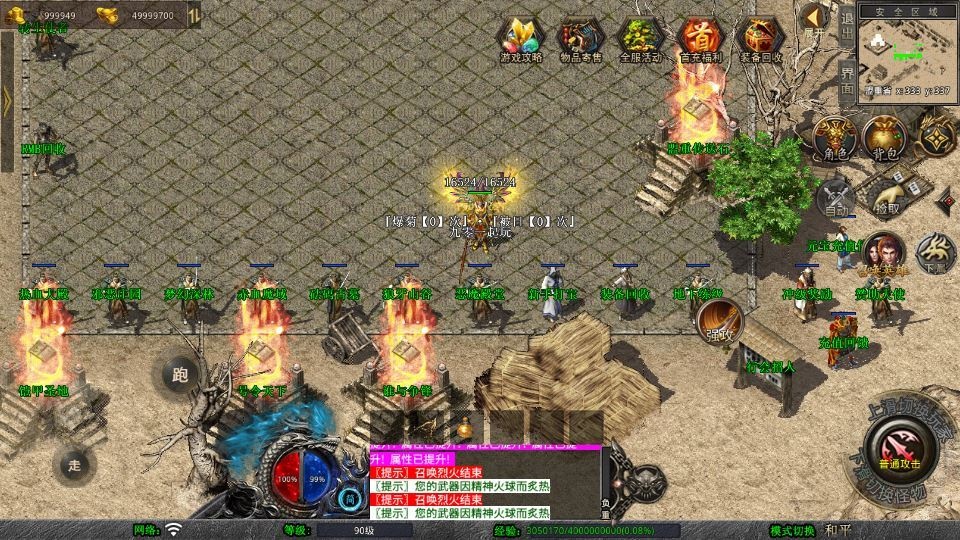The image size is (960, 540).
Task: Open the 角色 character panel
Action: point(835,137)
